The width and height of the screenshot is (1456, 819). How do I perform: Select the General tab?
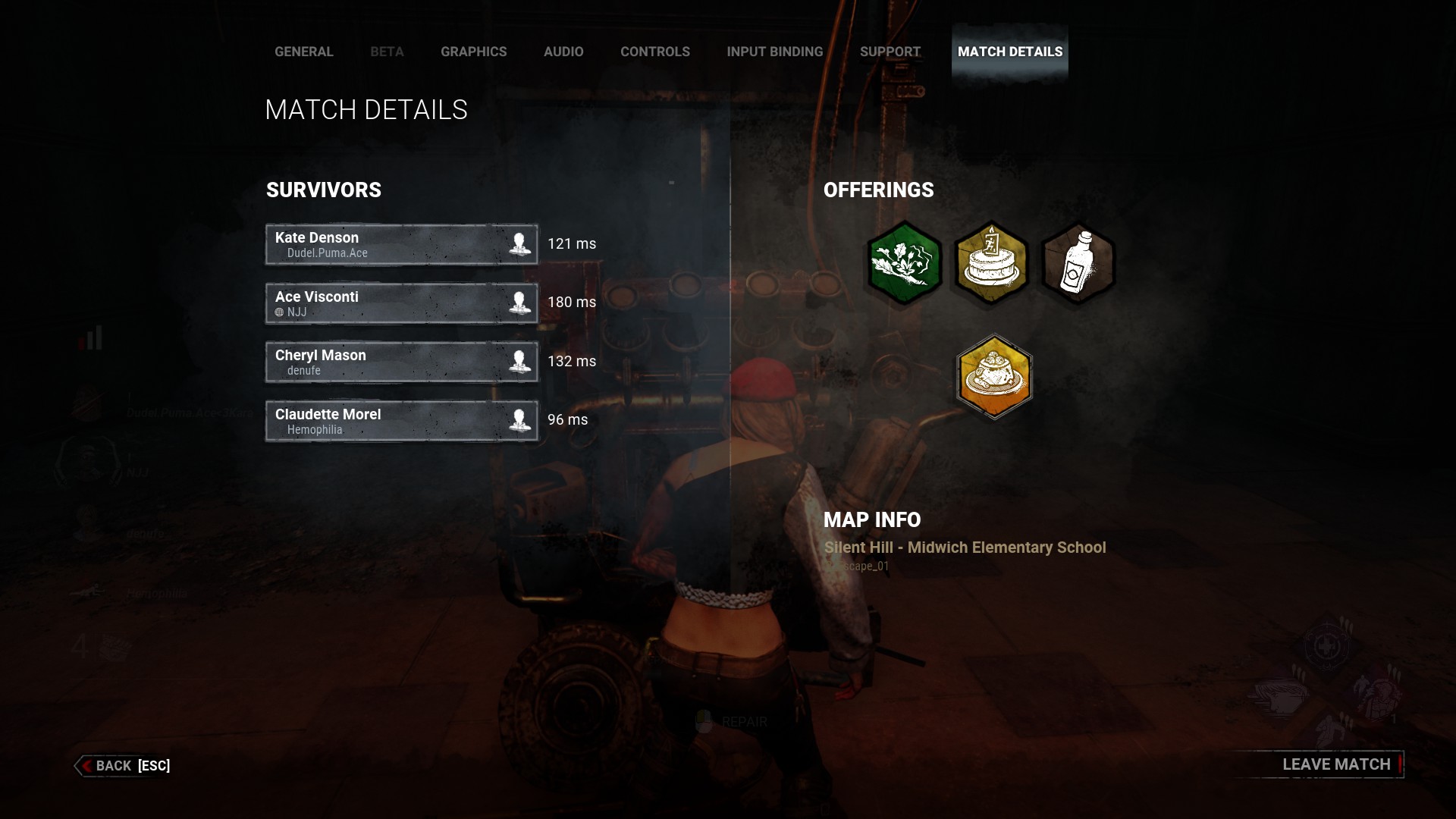click(x=303, y=52)
